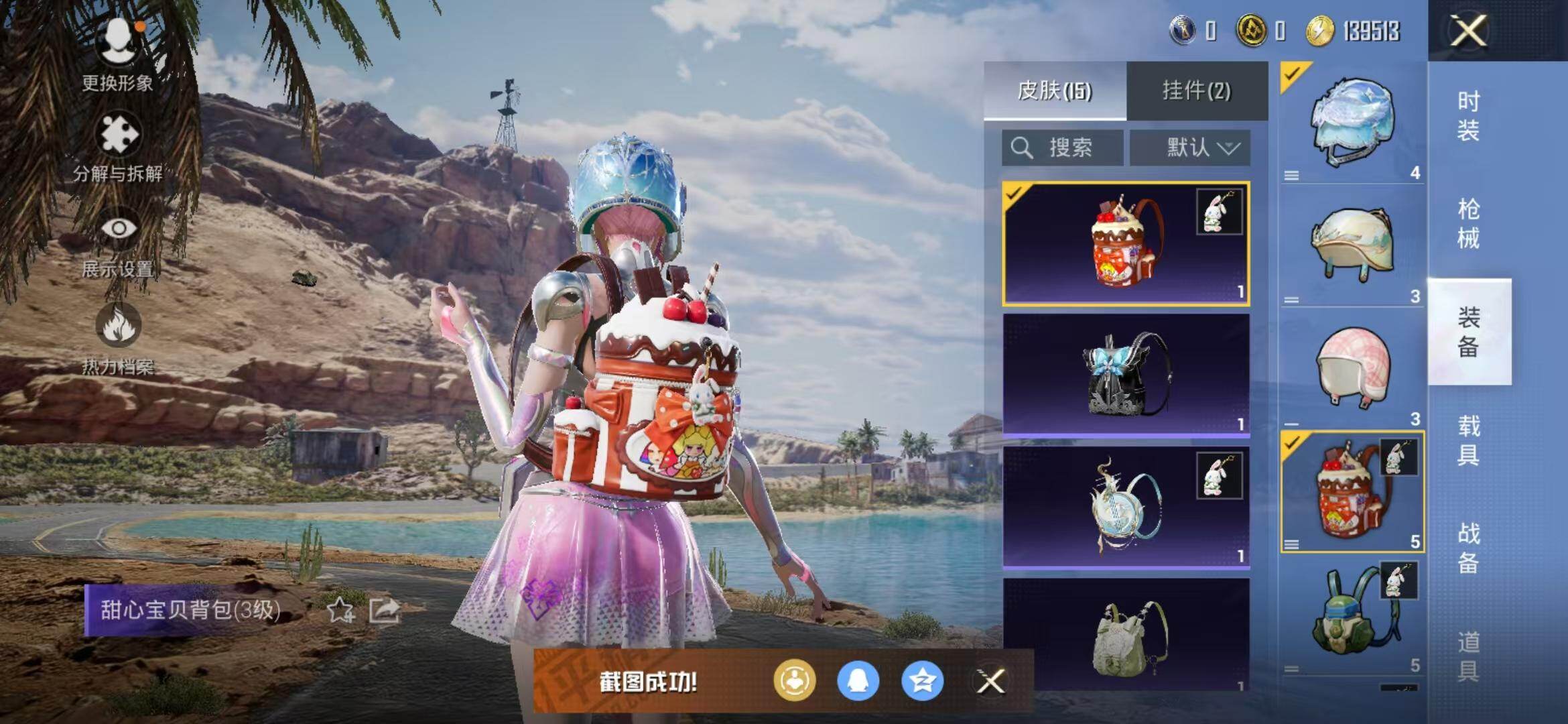Open the 载具 category
This screenshot has width=1568, height=724.
click(x=1468, y=440)
